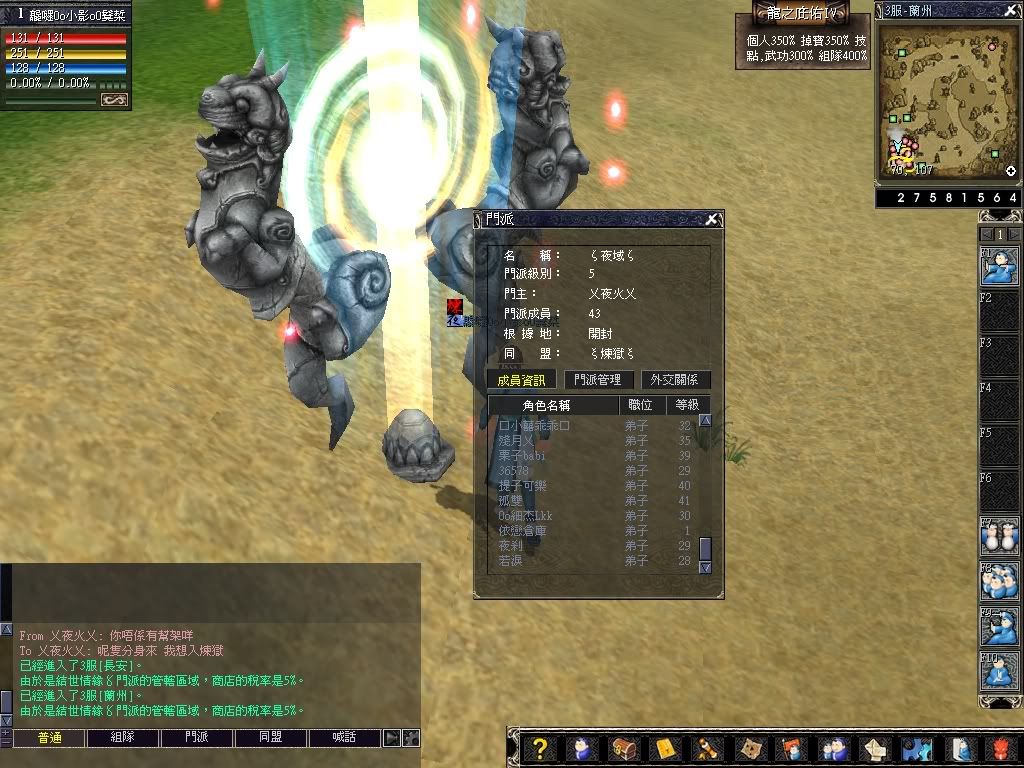Select the 組隊 chat channel
Image resolution: width=1024 pixels, height=768 pixels.
tap(123, 738)
